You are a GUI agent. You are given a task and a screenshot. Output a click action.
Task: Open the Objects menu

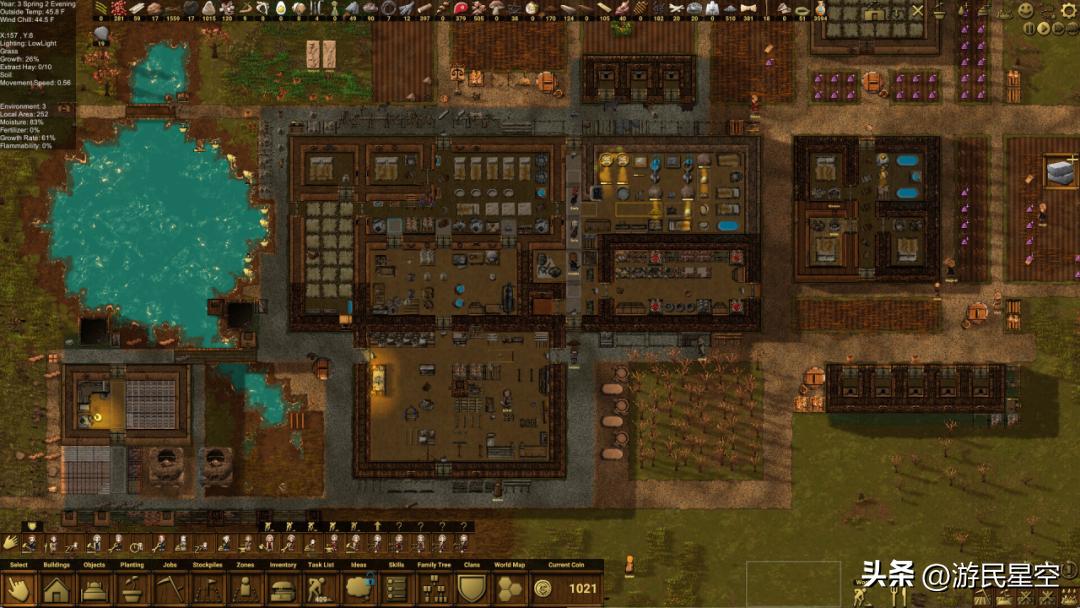(94, 588)
